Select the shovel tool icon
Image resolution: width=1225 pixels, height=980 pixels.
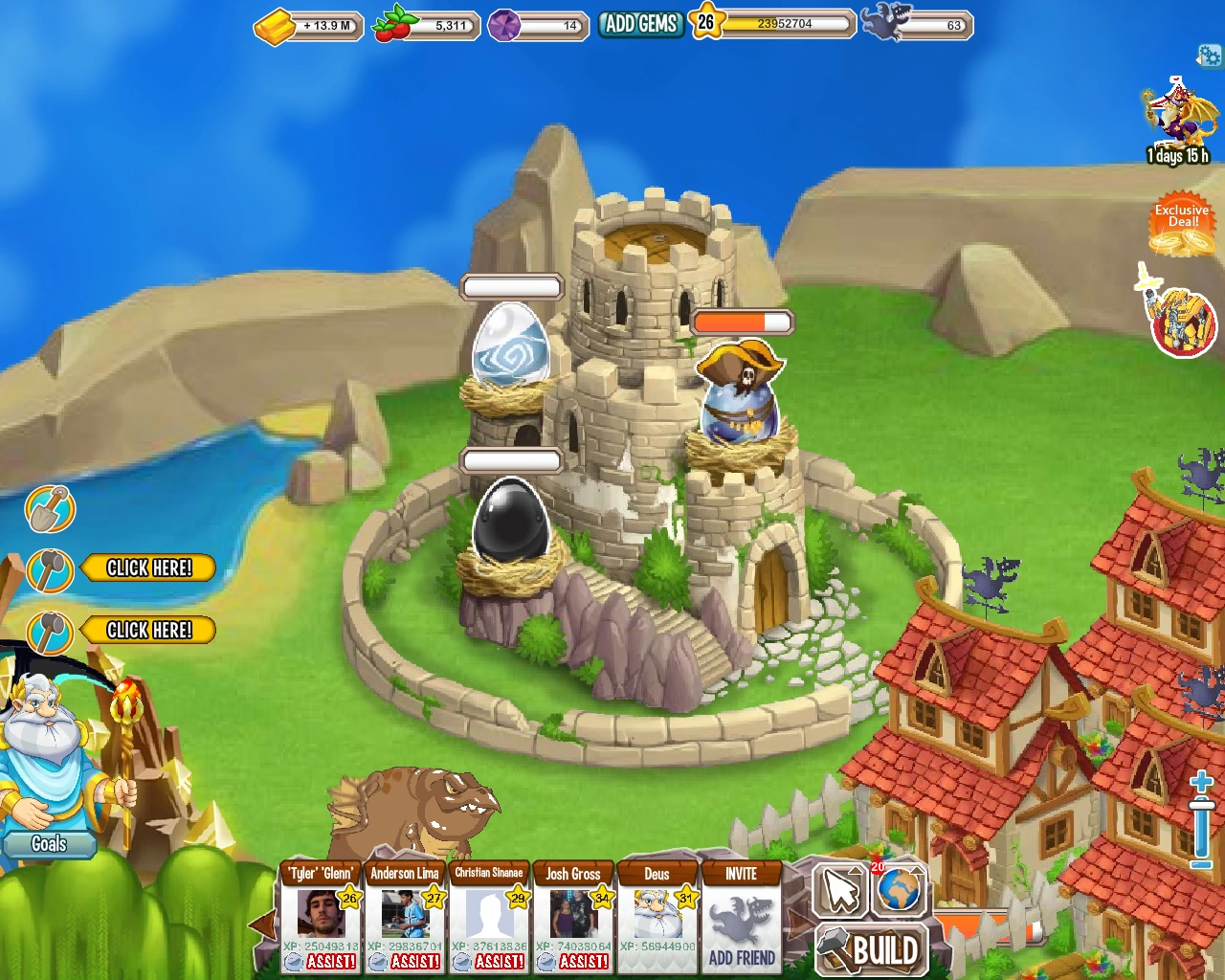50,509
